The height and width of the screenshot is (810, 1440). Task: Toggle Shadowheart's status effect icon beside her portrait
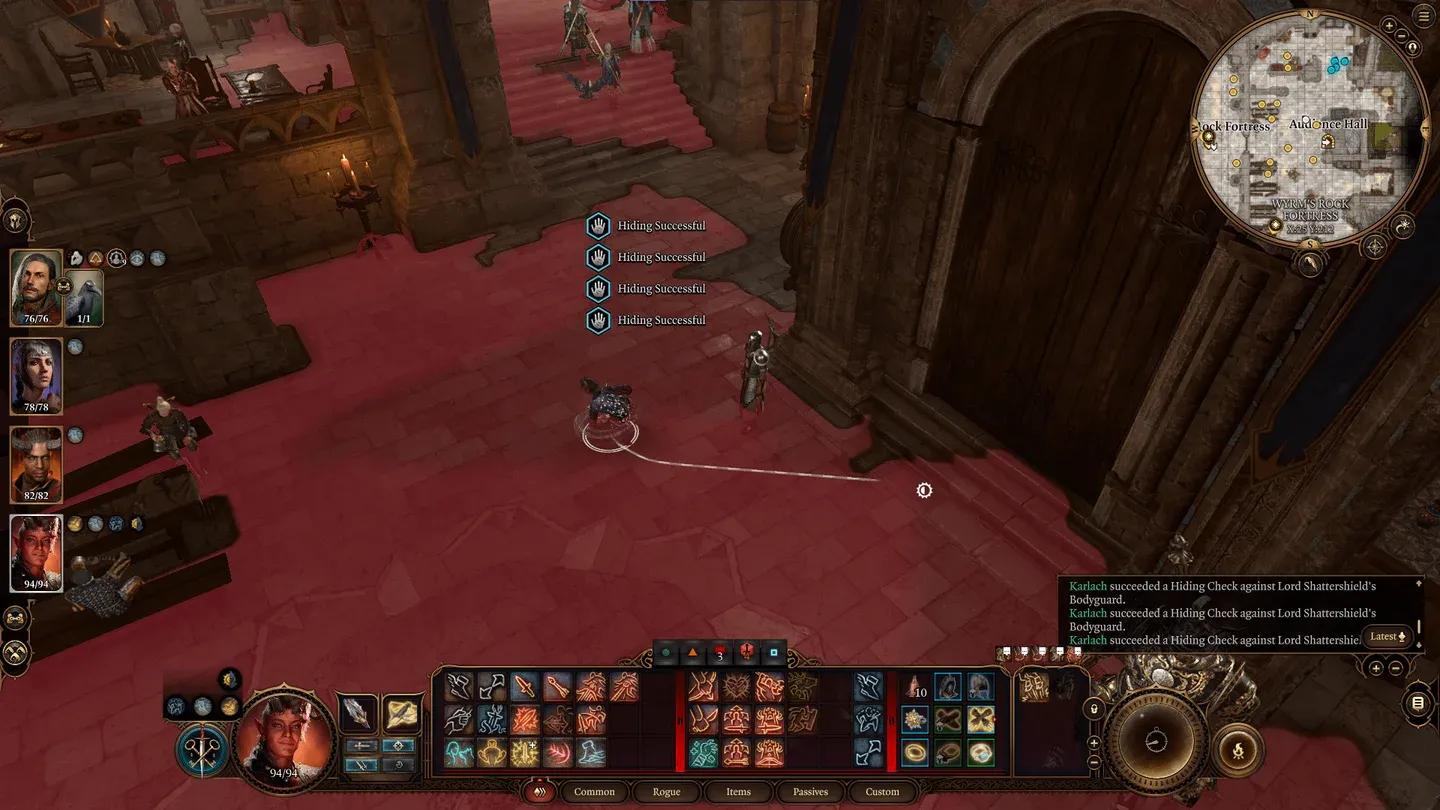coord(76,346)
